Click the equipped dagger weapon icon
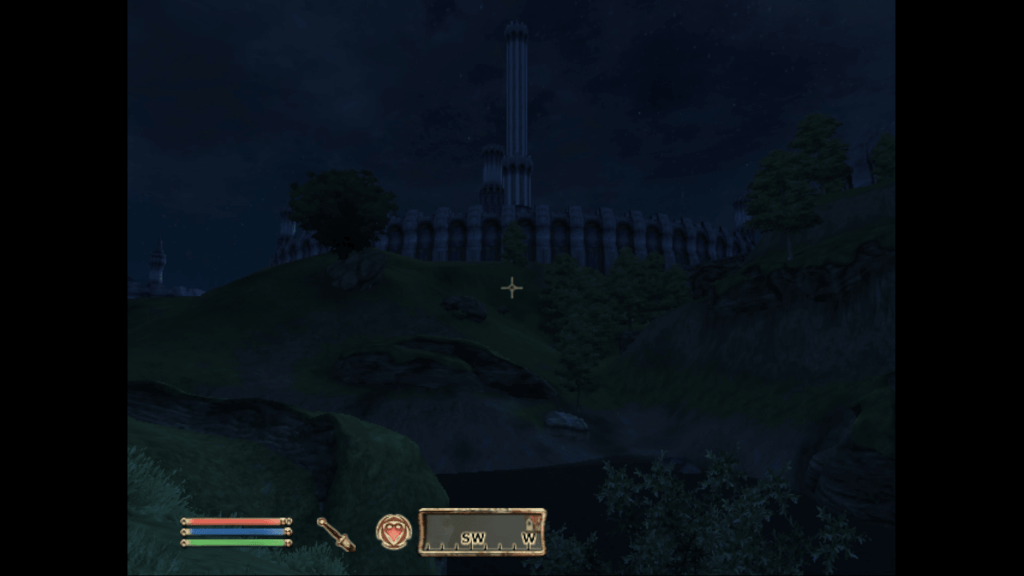The height and width of the screenshot is (576, 1024). [x=336, y=533]
